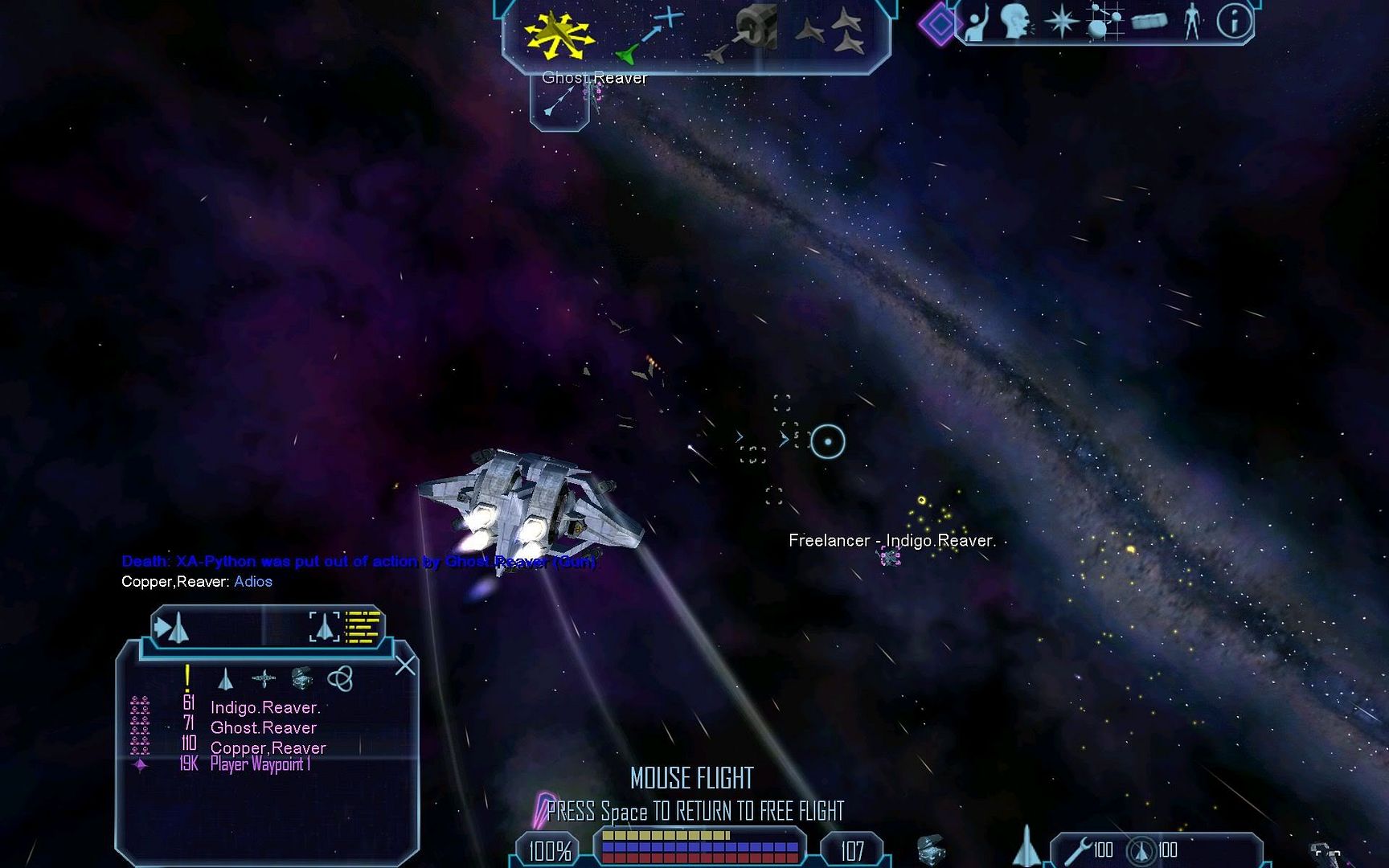Target Indigo.Reaver. in the contact list

[265, 707]
